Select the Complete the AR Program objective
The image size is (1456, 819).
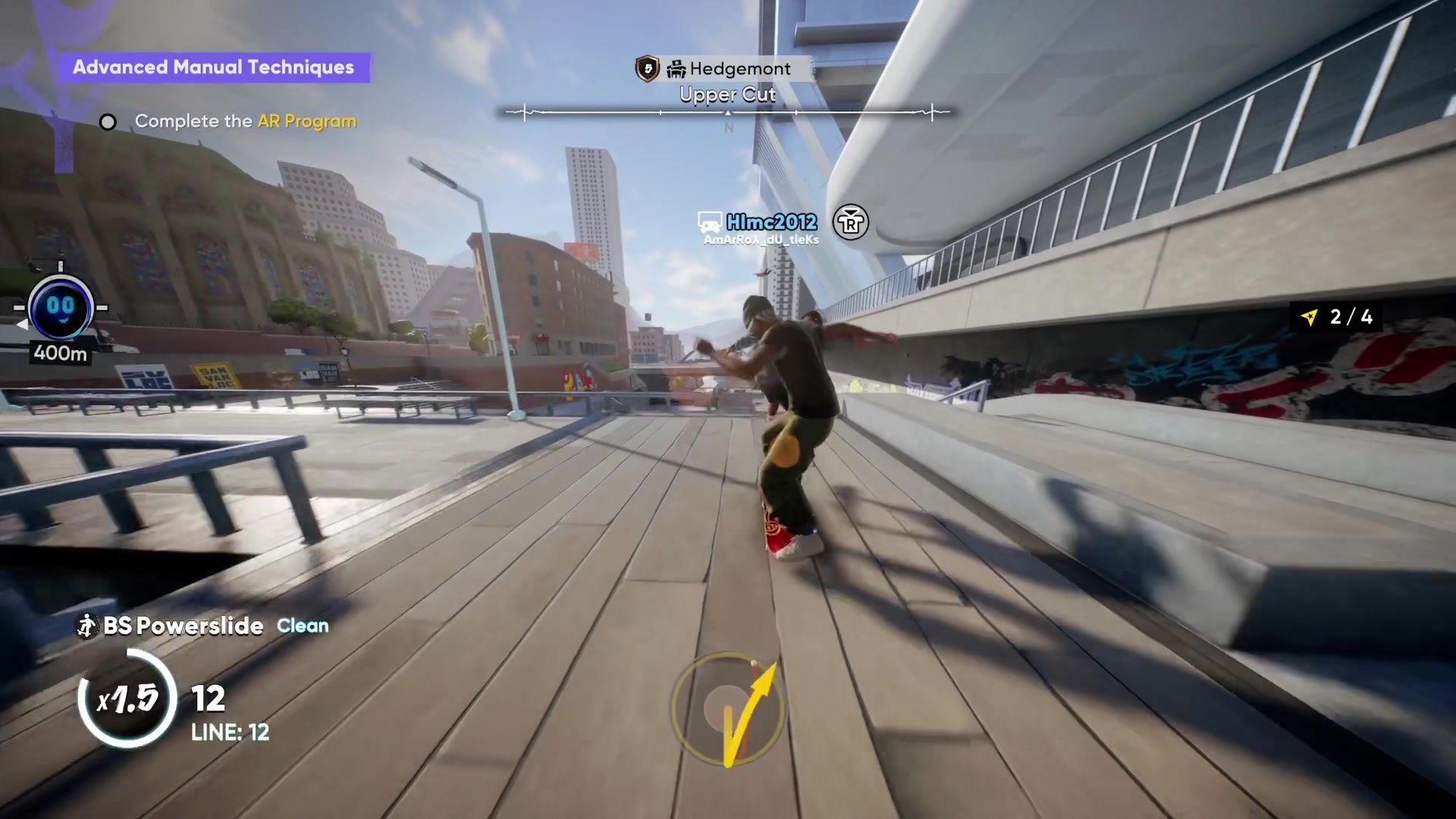[x=245, y=121]
